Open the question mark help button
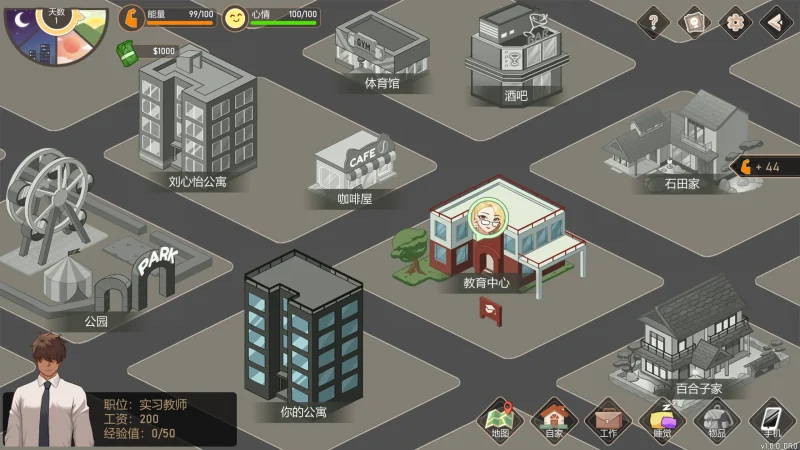 pos(653,21)
